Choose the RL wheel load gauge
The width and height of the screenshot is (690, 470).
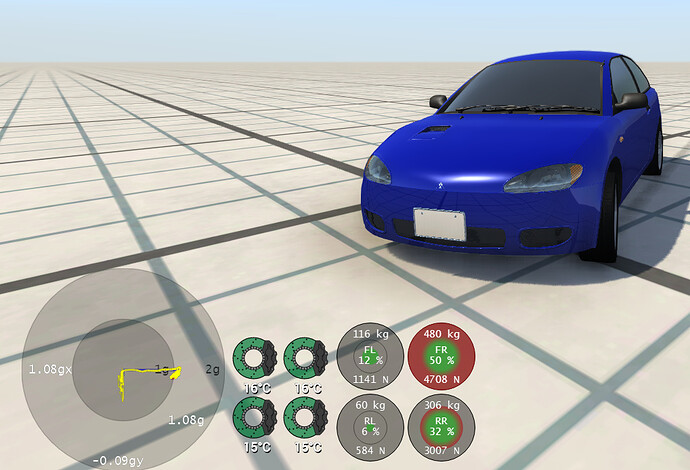coord(371,428)
